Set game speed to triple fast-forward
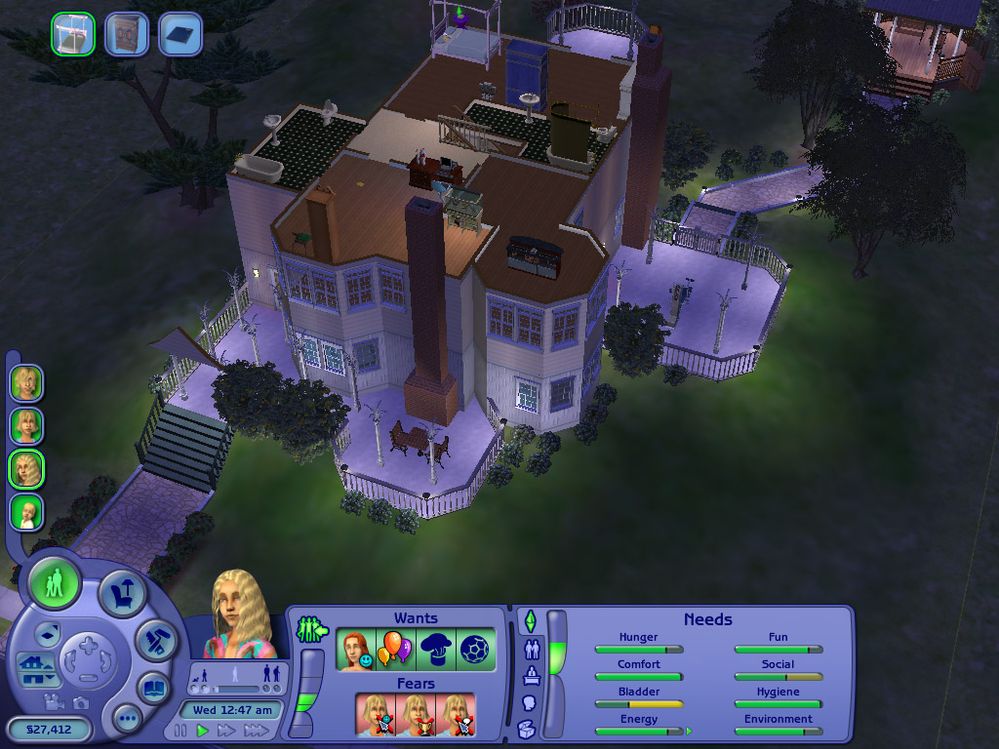The height and width of the screenshot is (749, 999). point(255,731)
